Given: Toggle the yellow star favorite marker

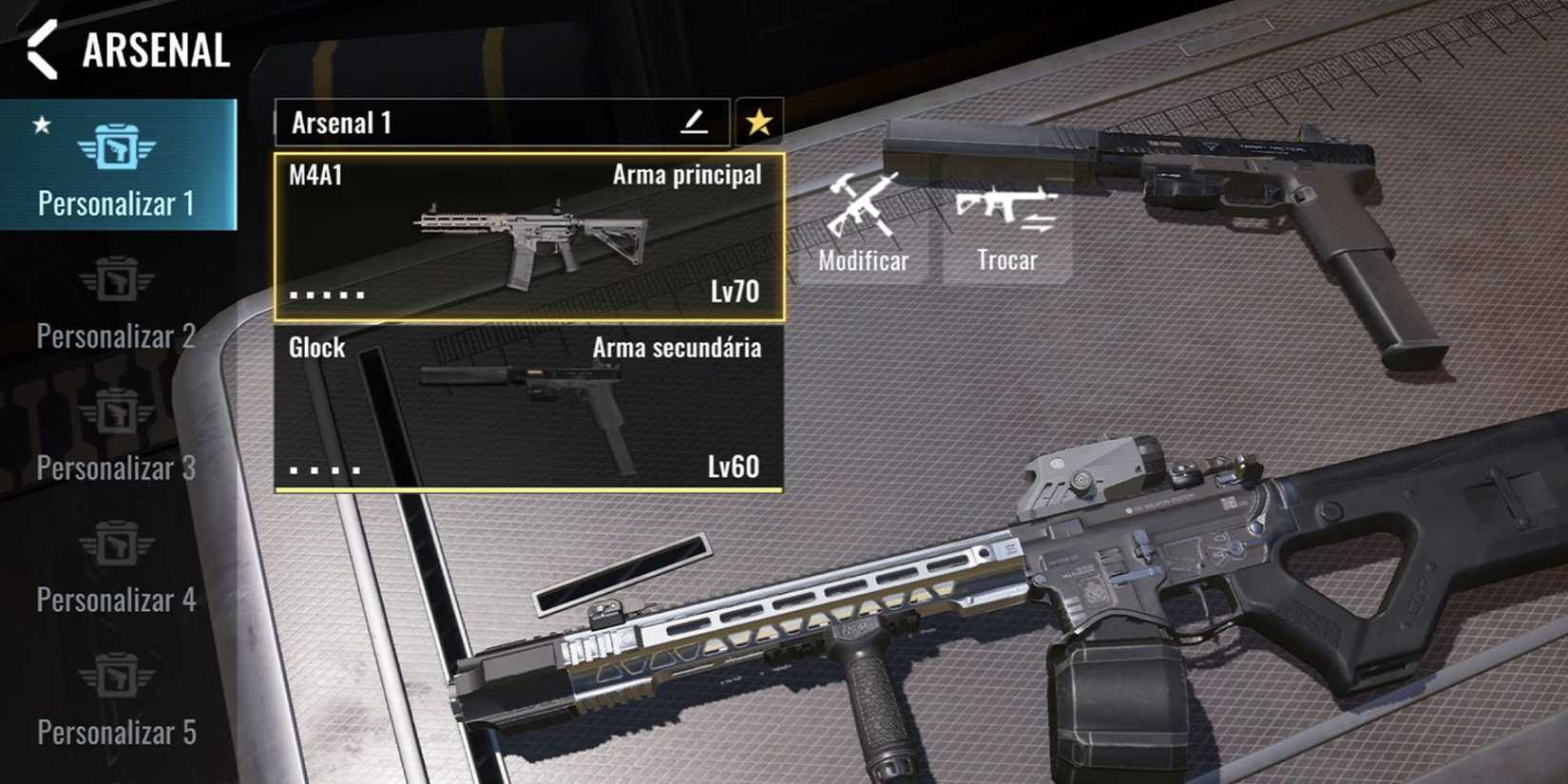Looking at the screenshot, I should [x=757, y=122].
